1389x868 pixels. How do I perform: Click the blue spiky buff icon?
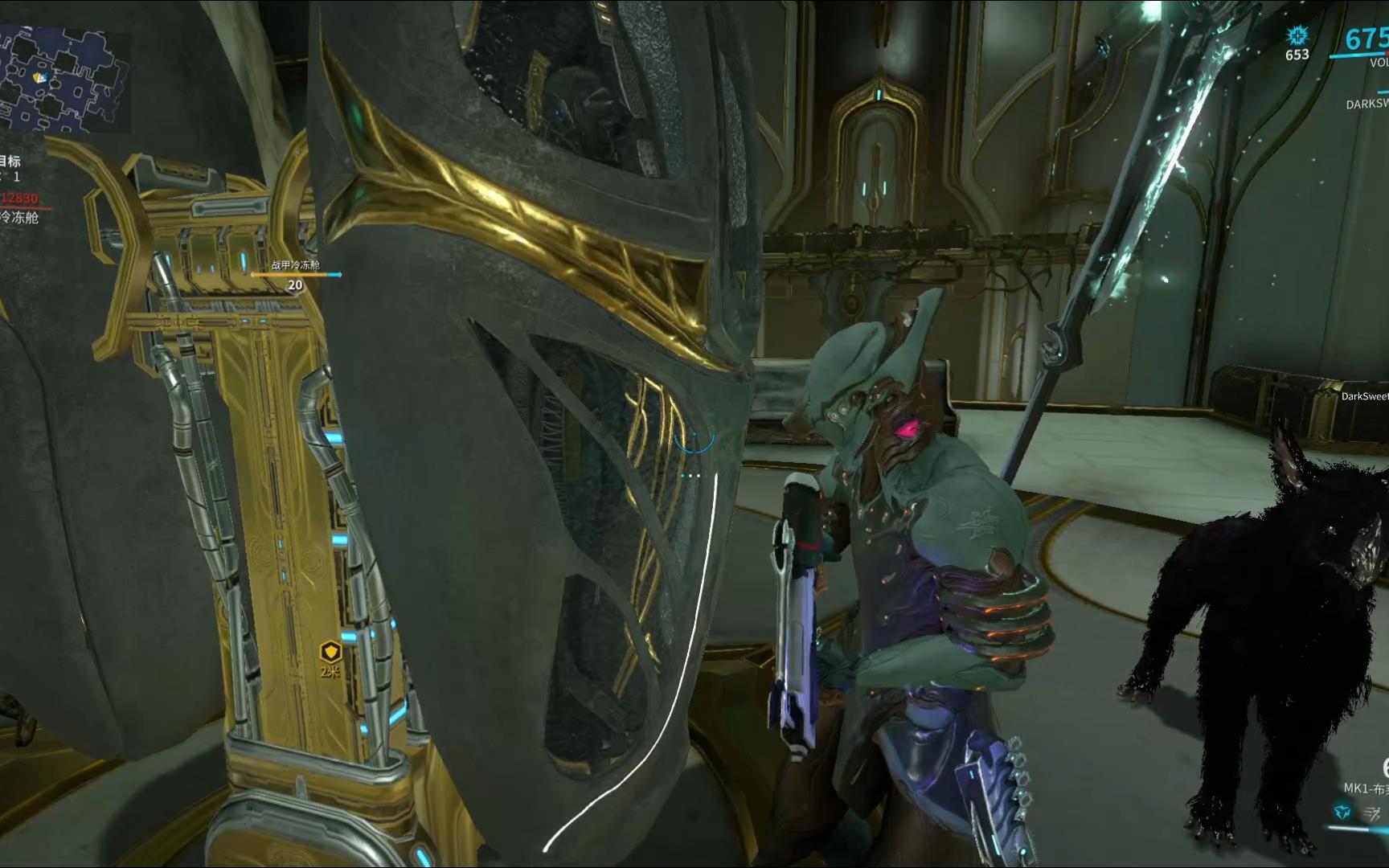[x=1297, y=35]
